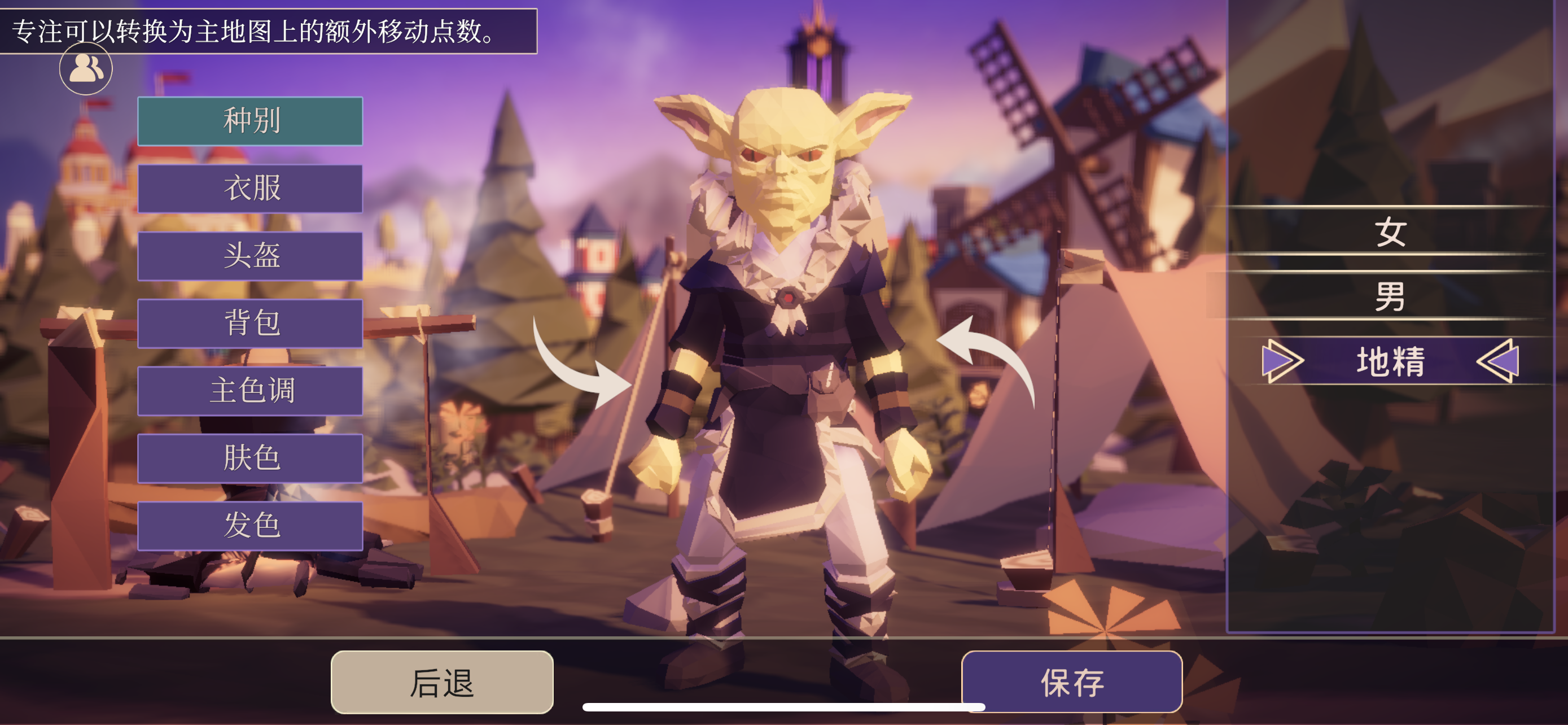Open the 头盔 helmet options
The height and width of the screenshot is (725, 1568).
point(249,257)
